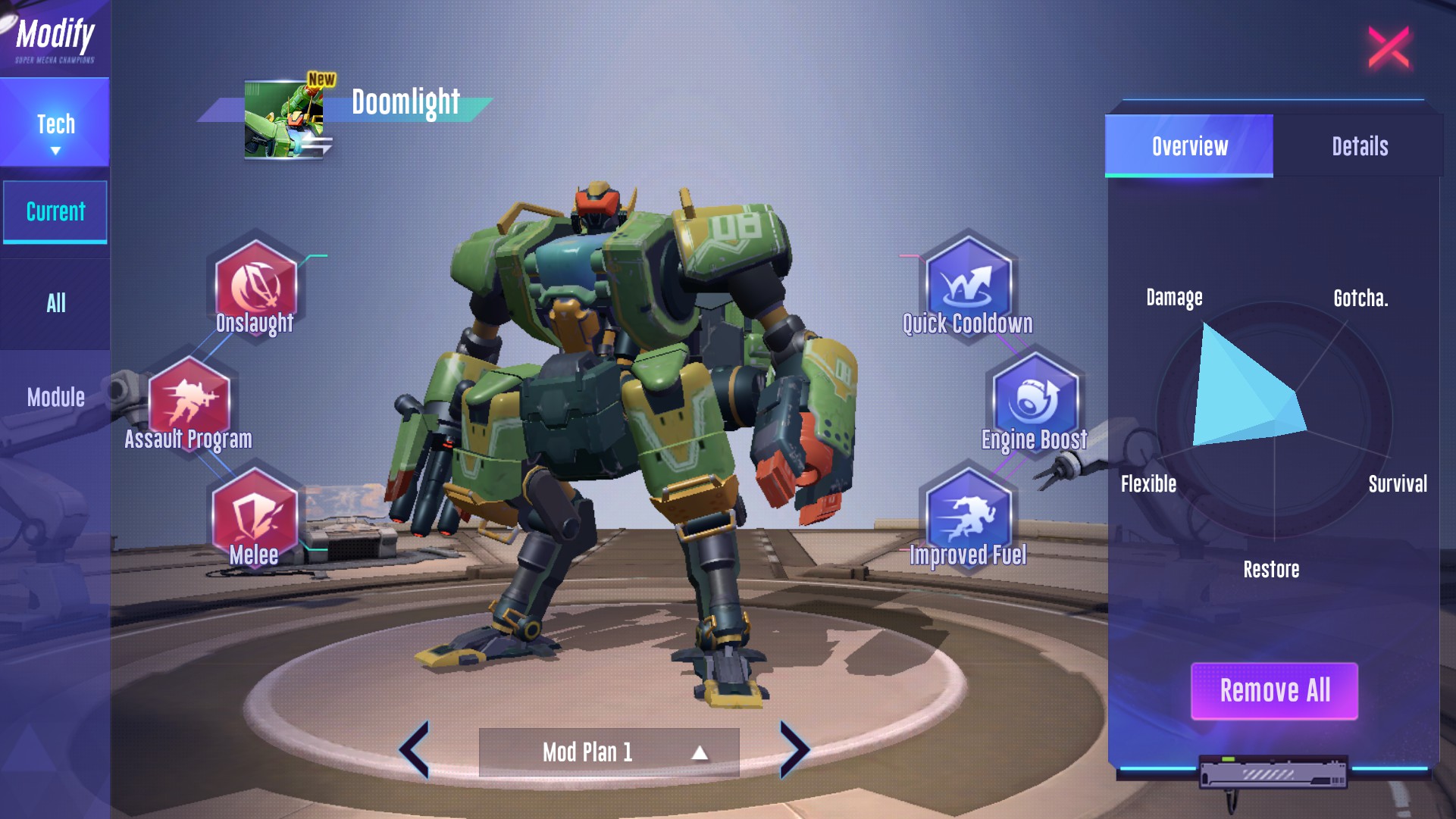Open the Mod Plan 1 dropdown

tap(609, 752)
